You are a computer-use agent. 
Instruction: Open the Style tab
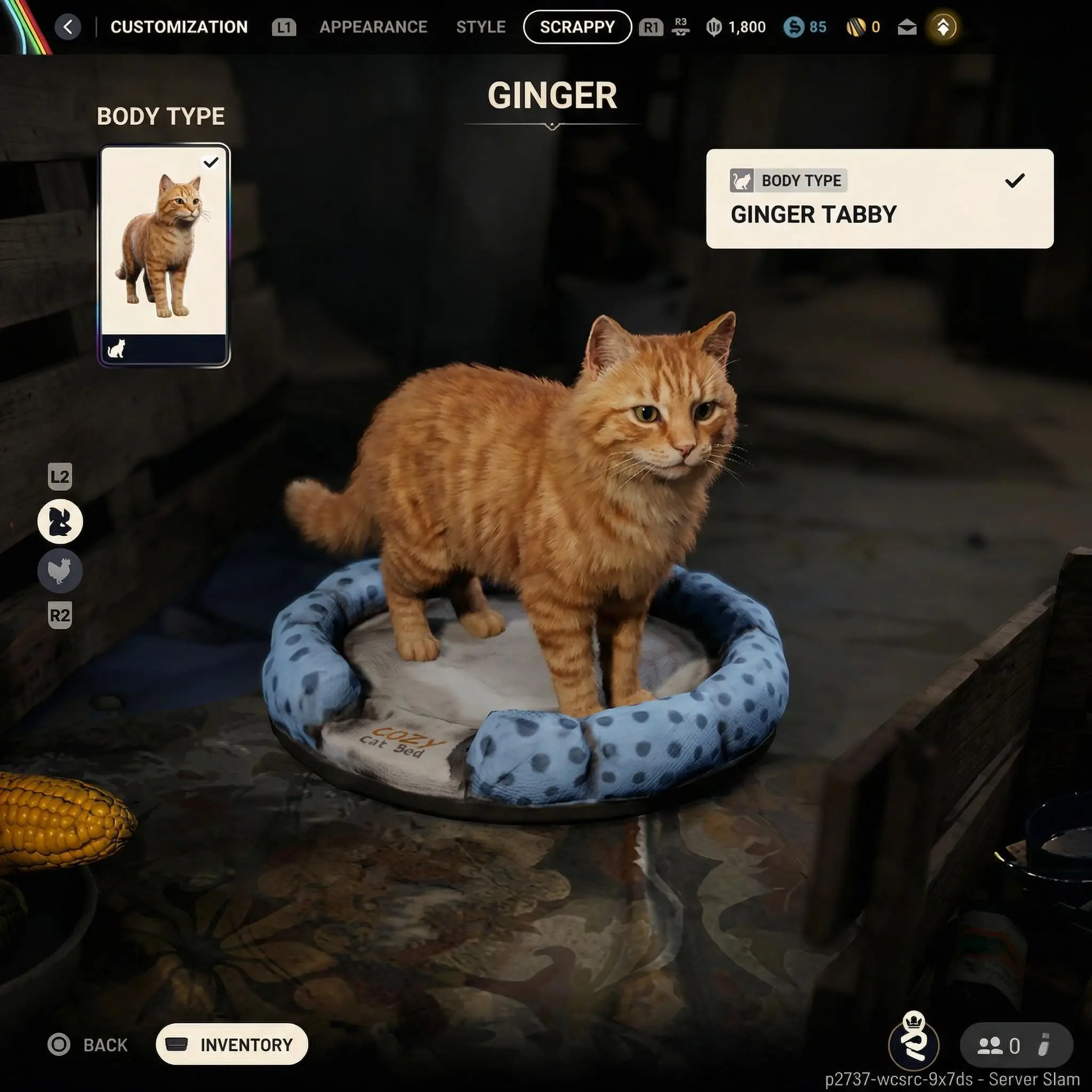pos(480,27)
